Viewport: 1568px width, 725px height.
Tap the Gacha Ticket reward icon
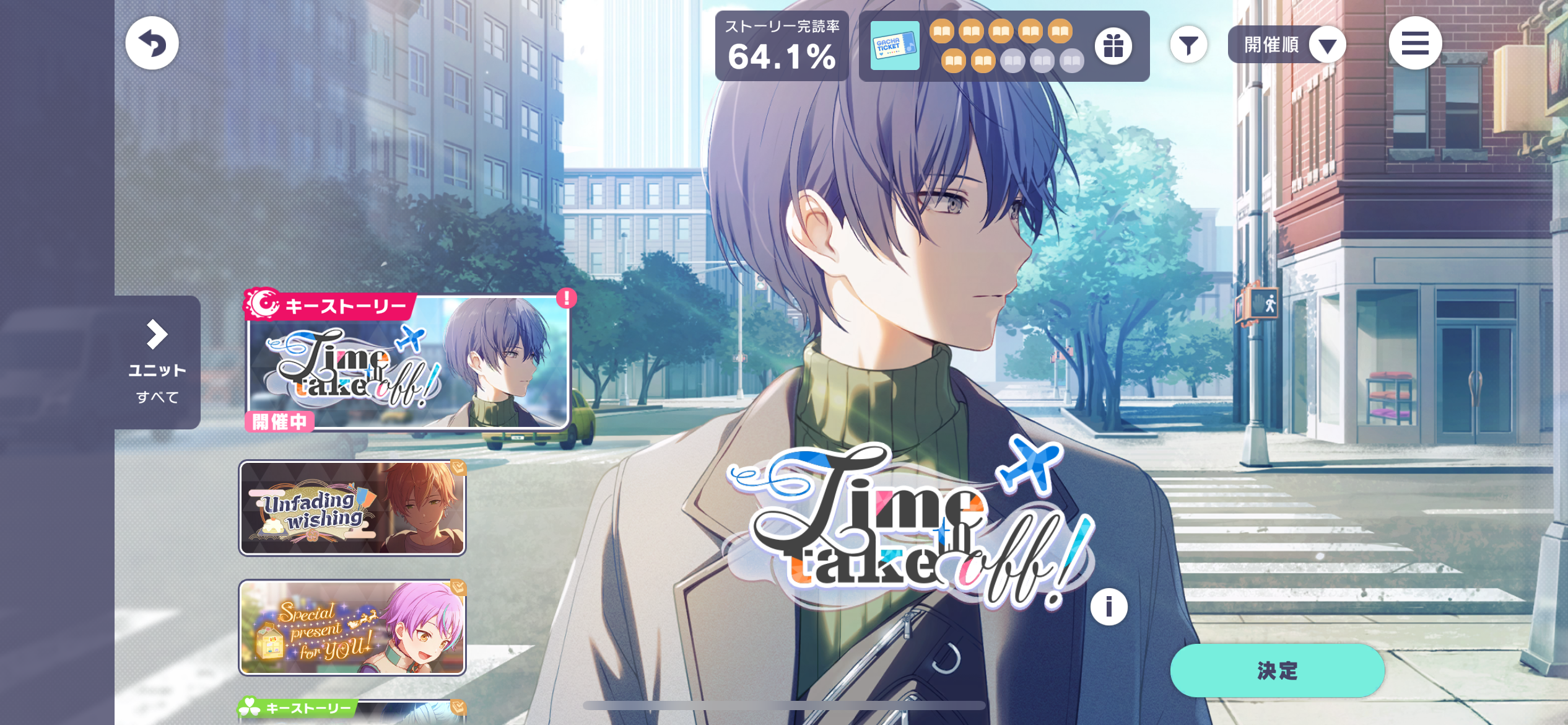[895, 46]
